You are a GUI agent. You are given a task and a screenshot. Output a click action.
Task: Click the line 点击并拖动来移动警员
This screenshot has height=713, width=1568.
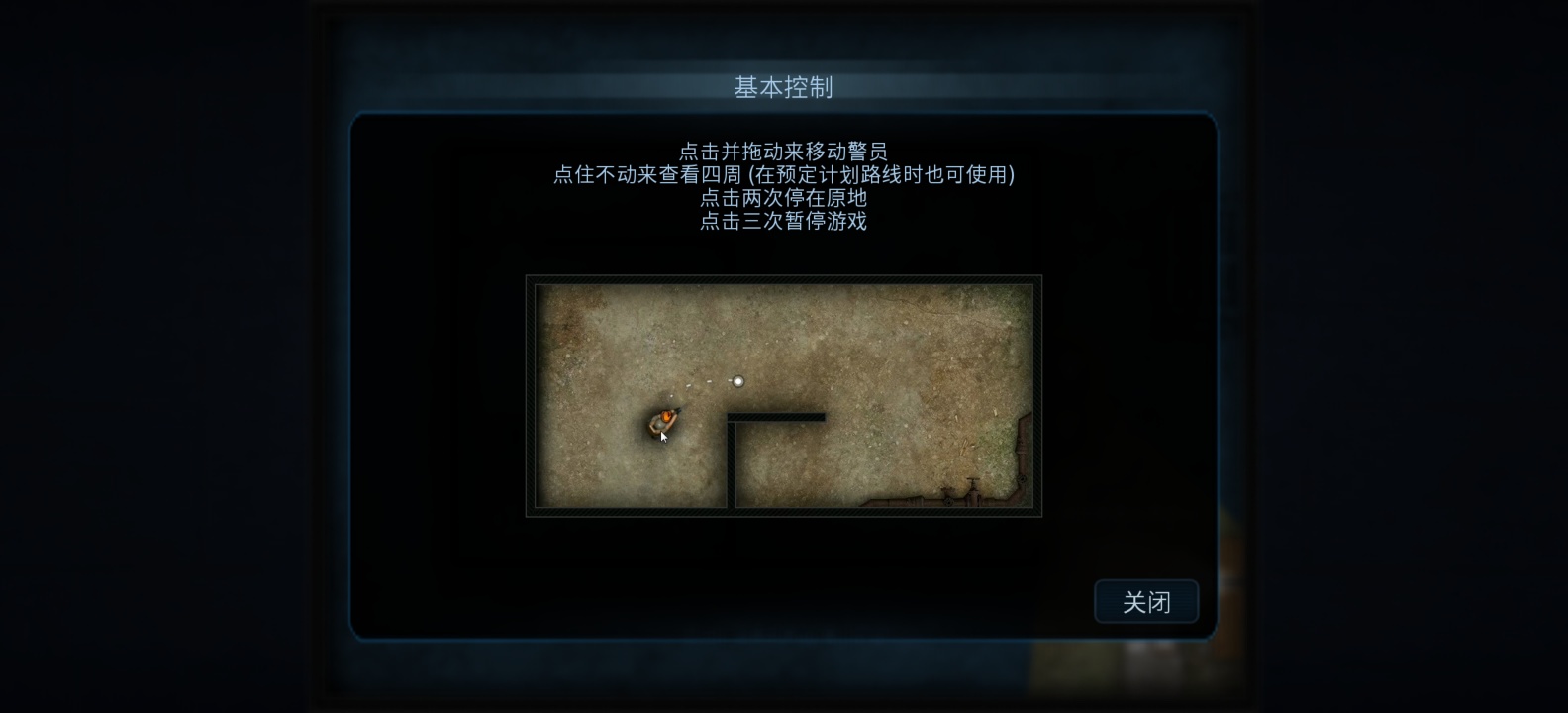[785, 151]
